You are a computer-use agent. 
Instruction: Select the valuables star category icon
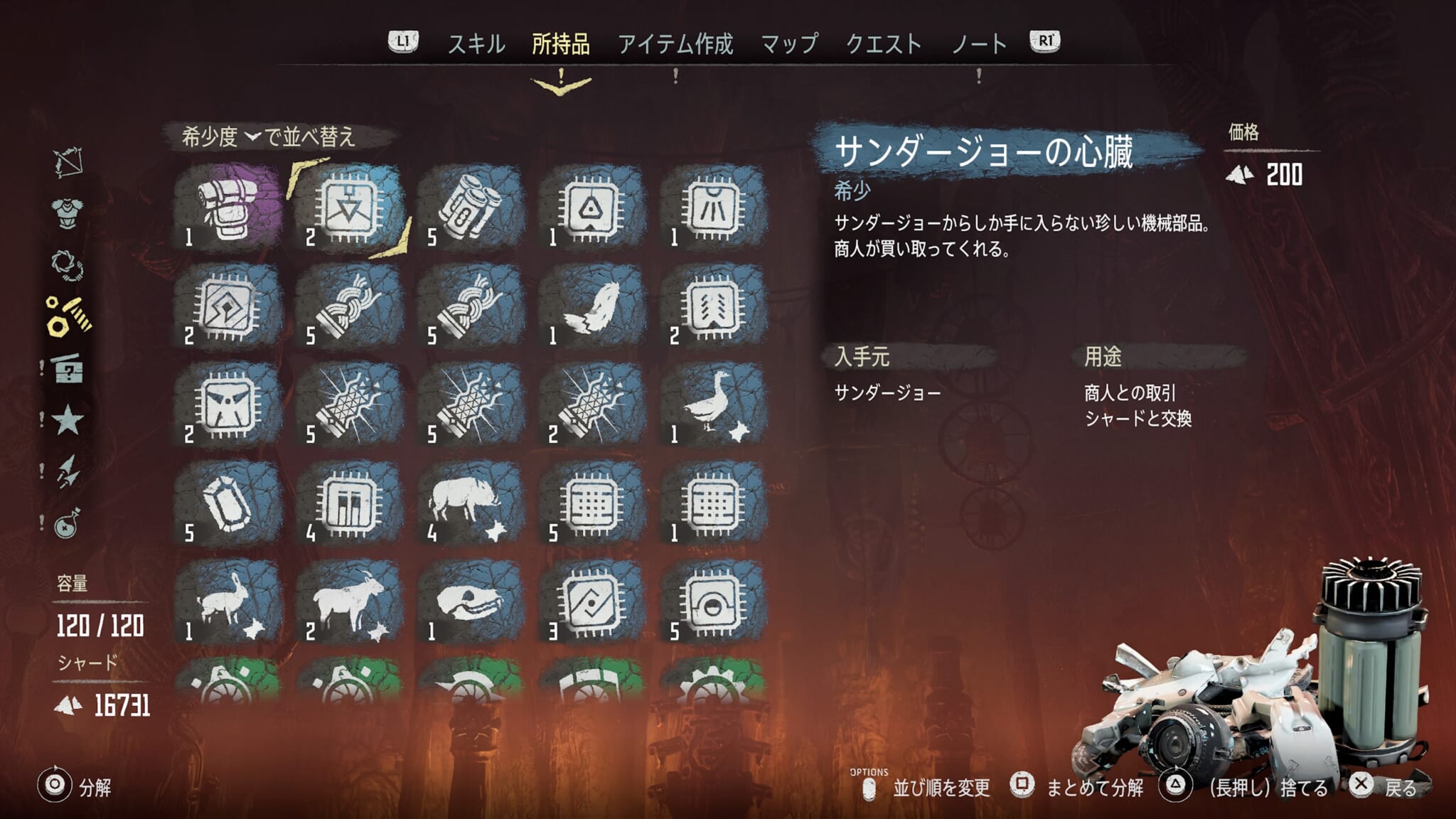click(68, 419)
